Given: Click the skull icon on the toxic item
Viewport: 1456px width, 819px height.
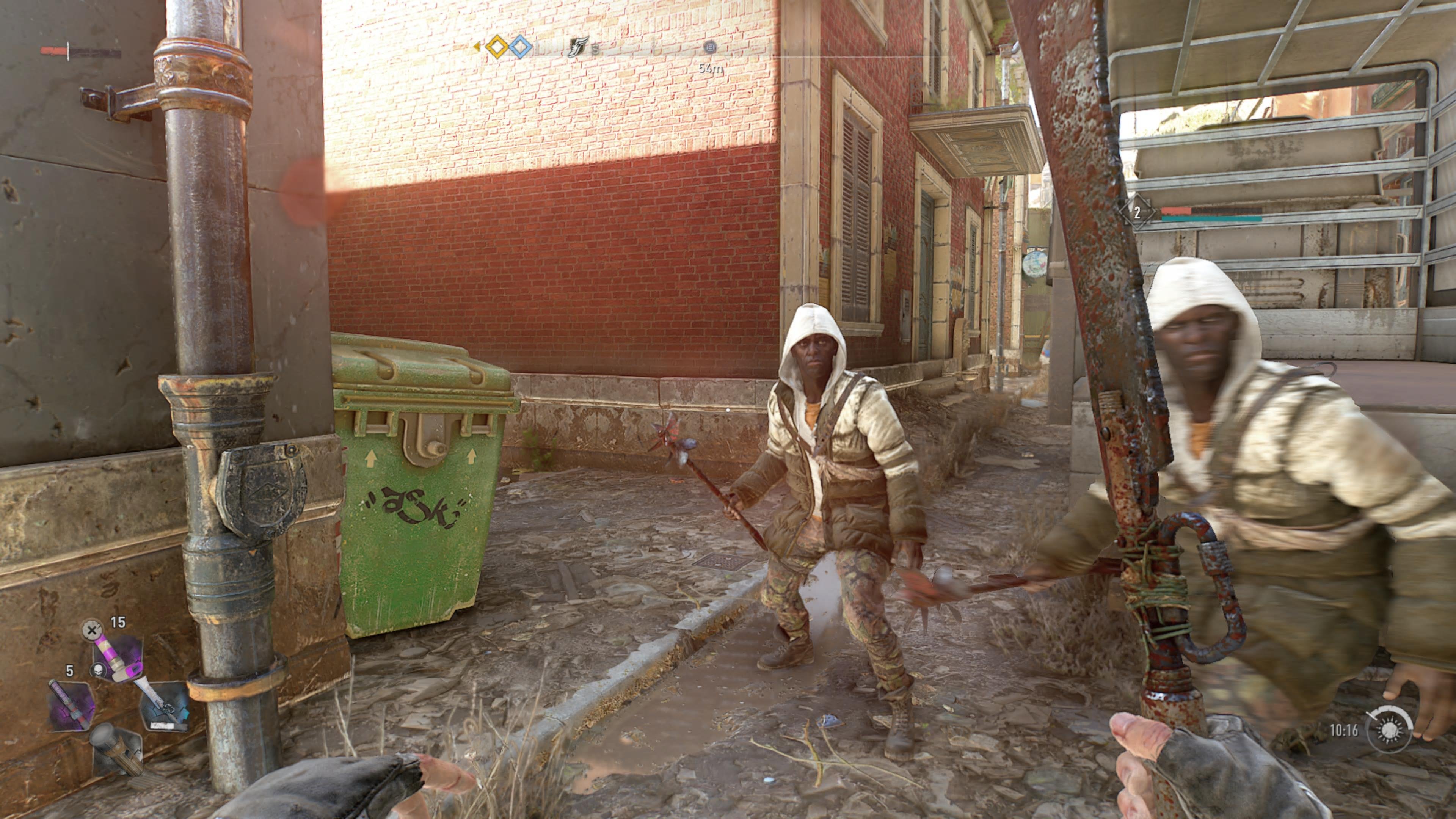Looking at the screenshot, I should [x=99, y=670].
